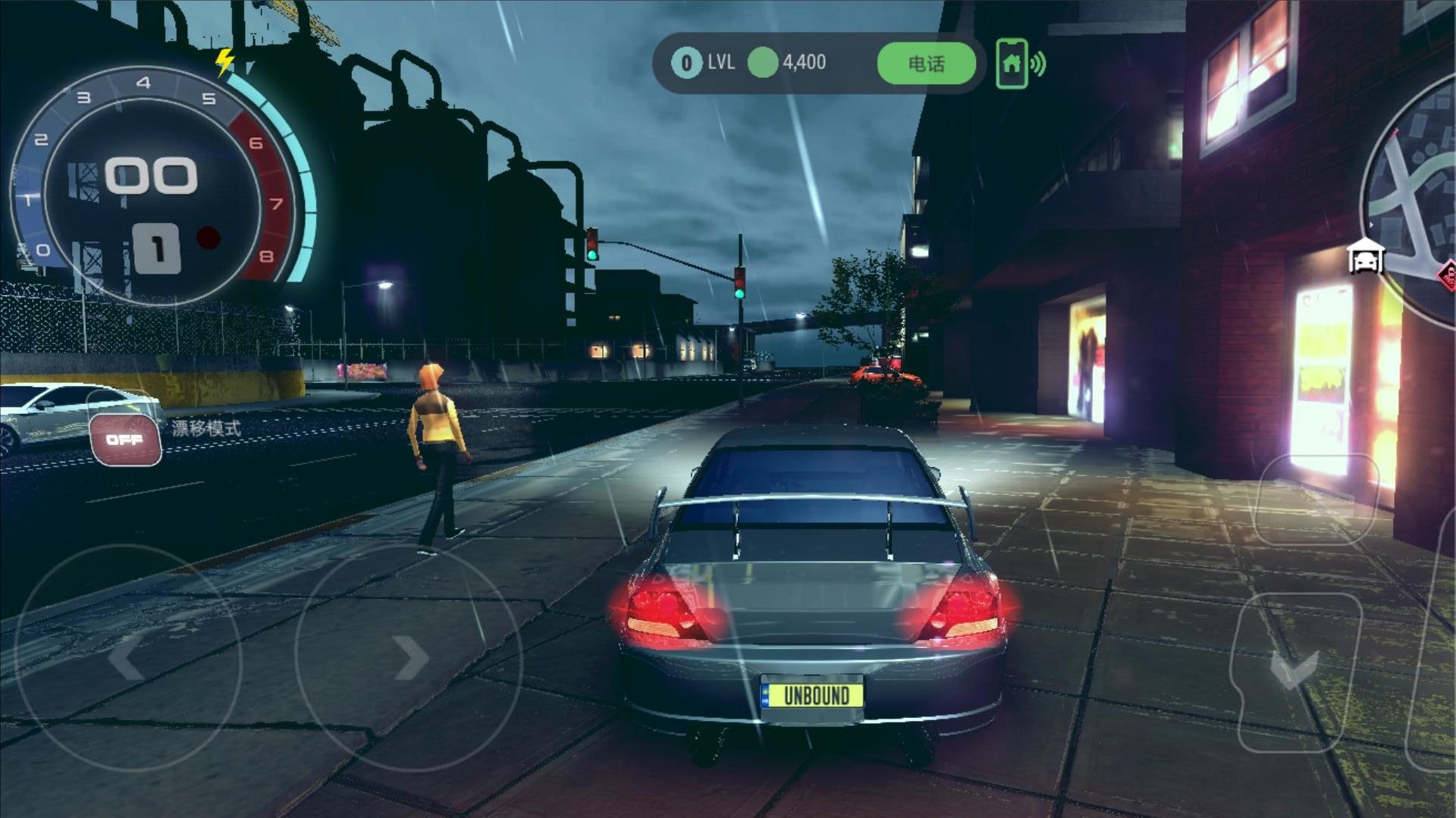Steer left with the left arrow button
The height and width of the screenshot is (818, 1456).
coord(127,657)
